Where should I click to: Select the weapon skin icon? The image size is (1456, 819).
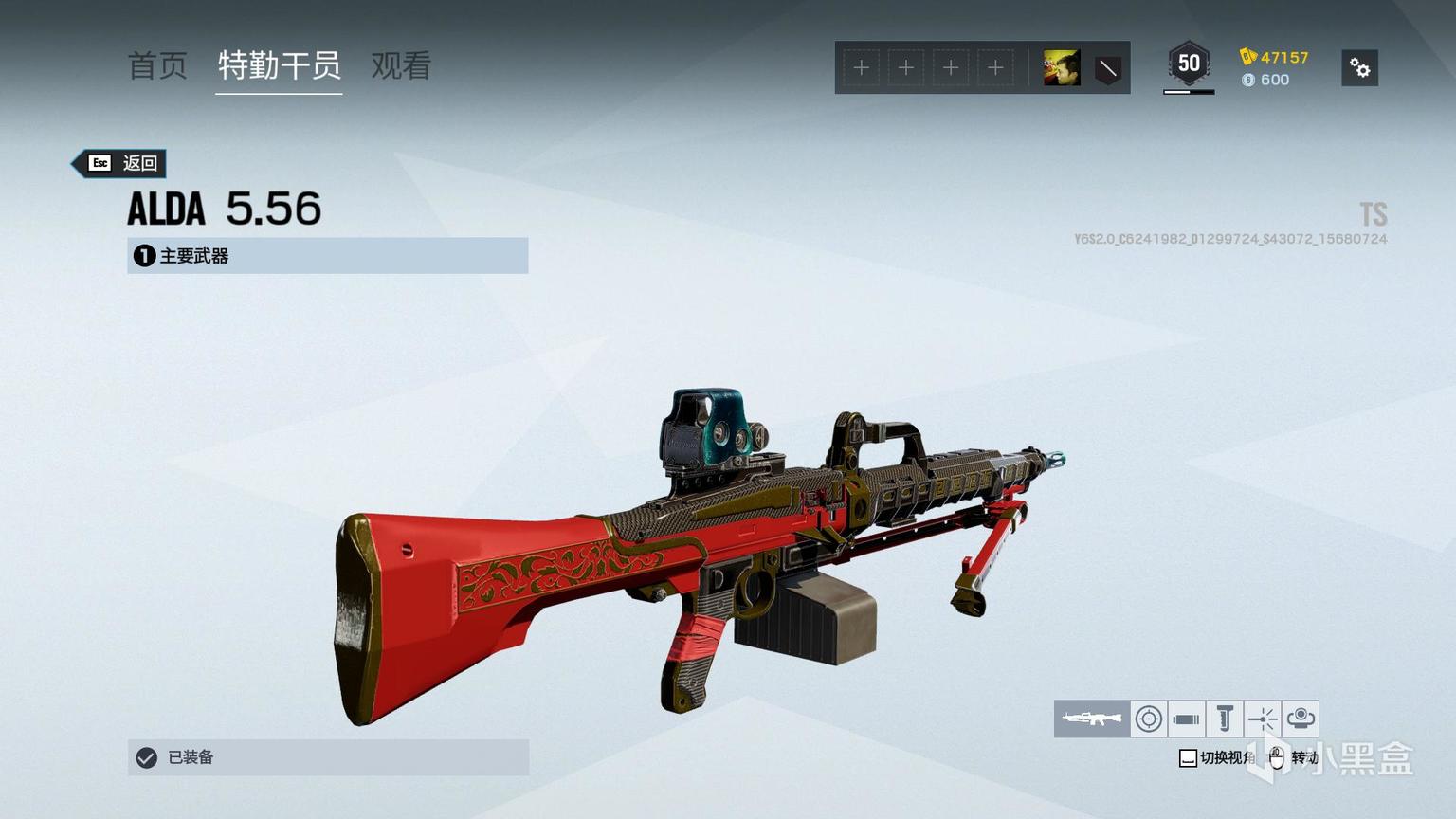coord(1092,719)
